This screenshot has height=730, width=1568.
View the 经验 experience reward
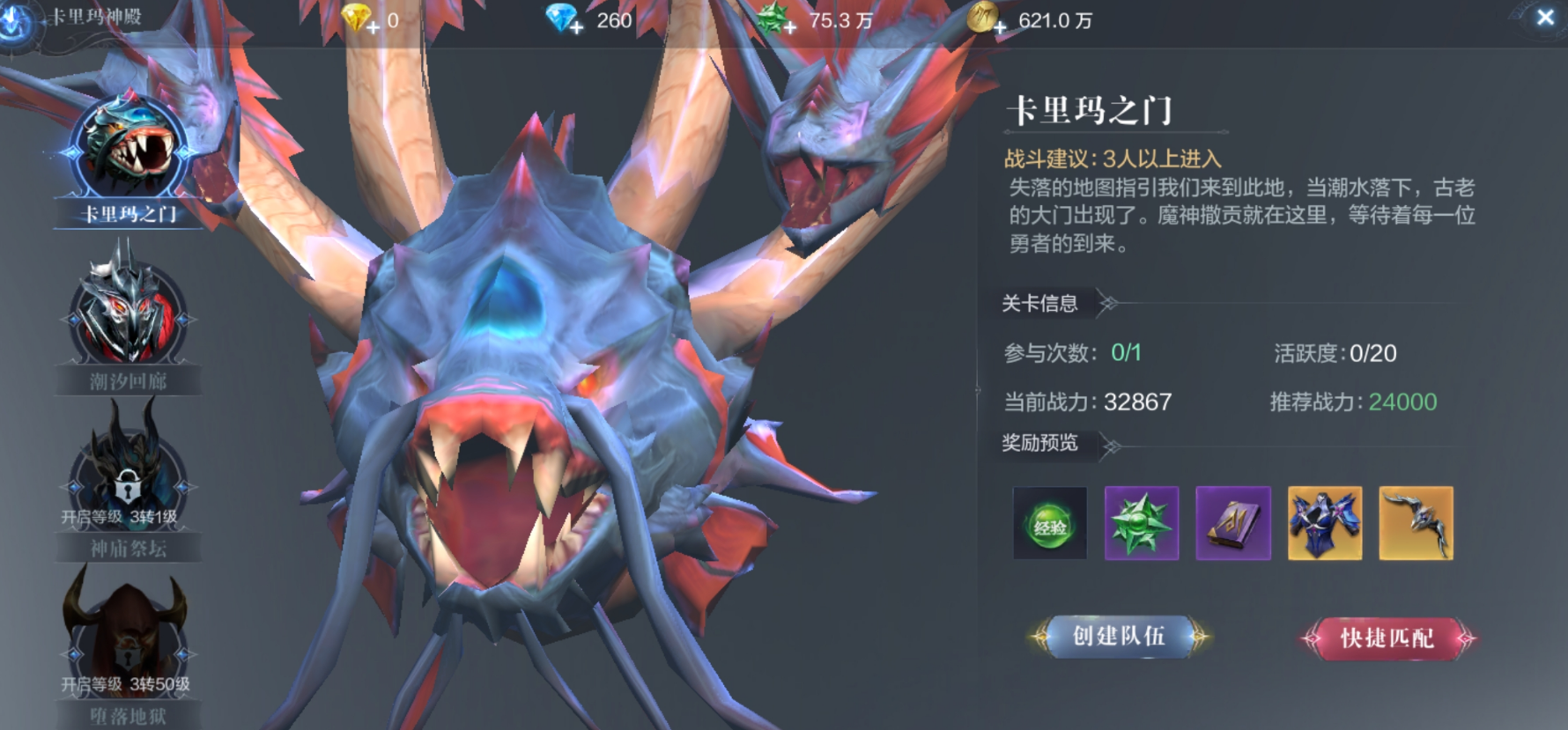pyautogui.click(x=1050, y=524)
